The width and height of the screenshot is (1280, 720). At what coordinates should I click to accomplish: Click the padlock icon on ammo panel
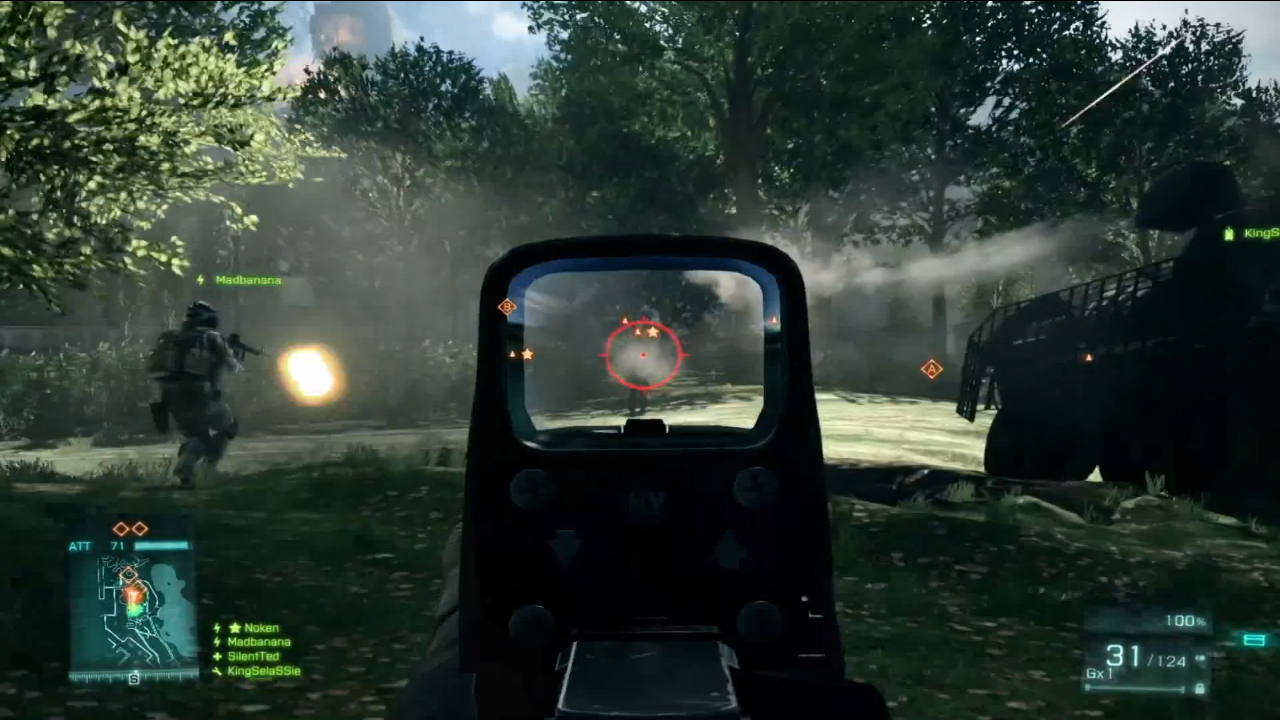[x=1199, y=688]
